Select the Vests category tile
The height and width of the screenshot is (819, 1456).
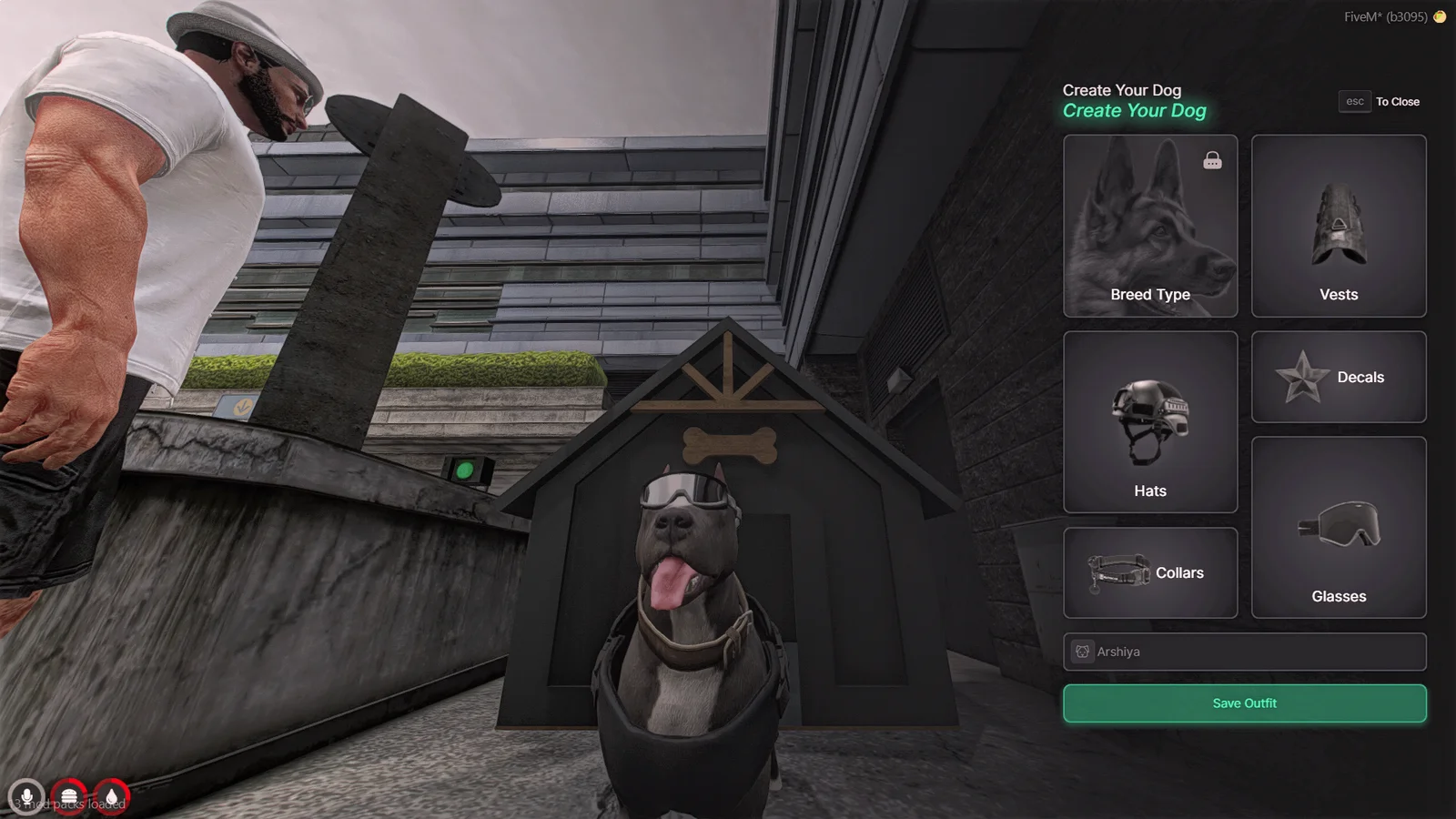point(1338,227)
